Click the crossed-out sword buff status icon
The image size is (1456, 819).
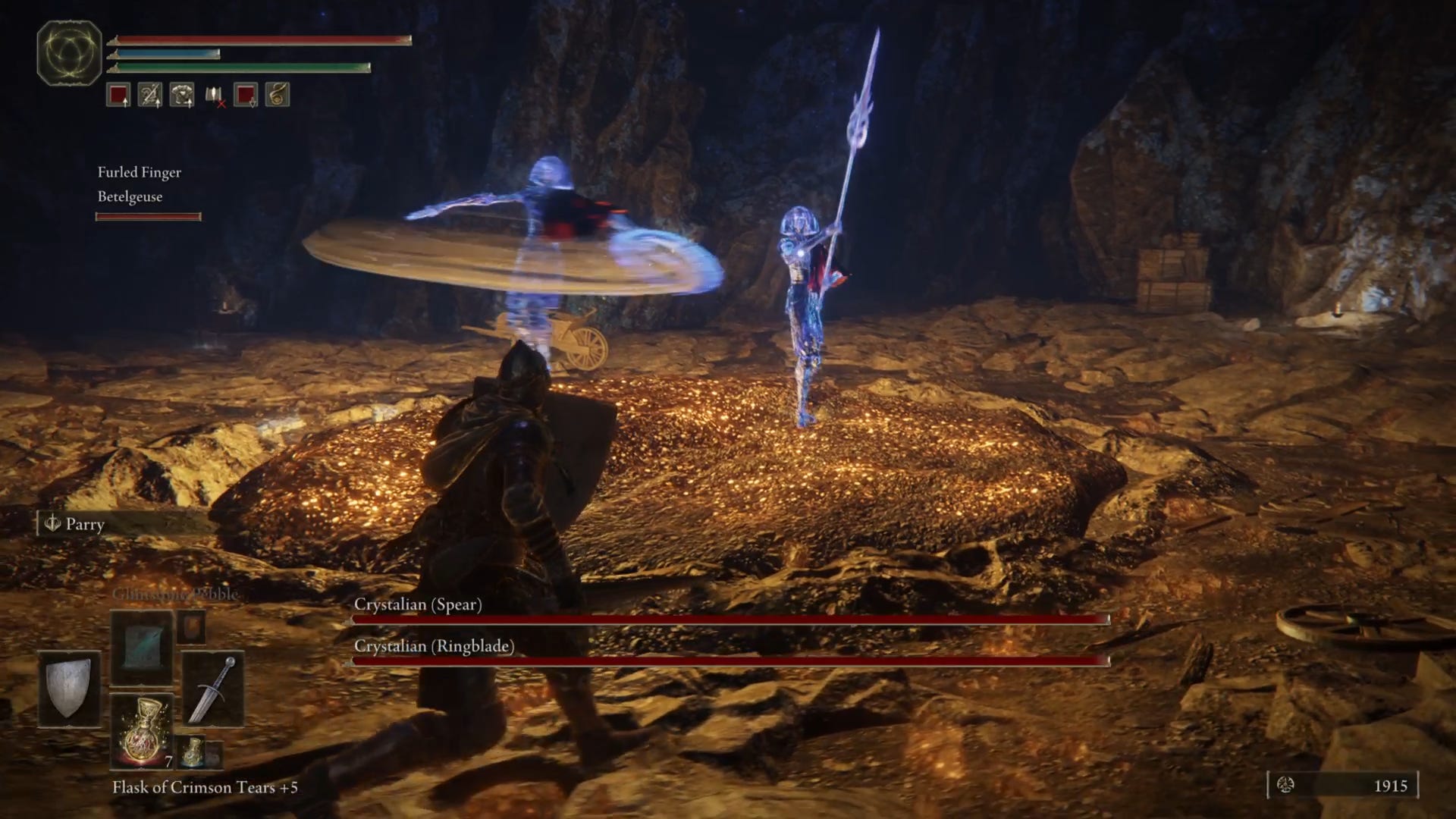[x=150, y=95]
